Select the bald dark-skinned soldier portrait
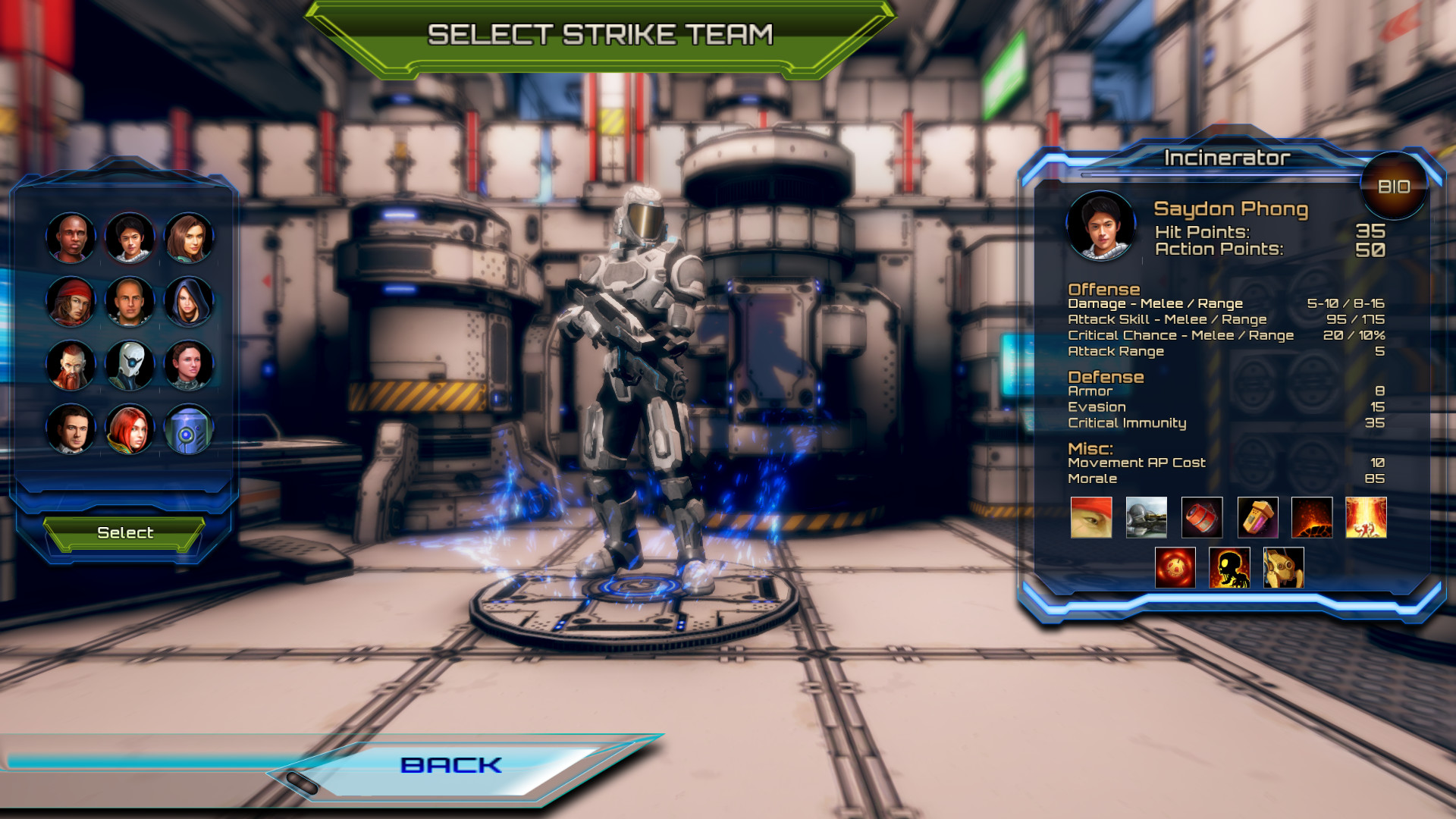 click(71, 238)
